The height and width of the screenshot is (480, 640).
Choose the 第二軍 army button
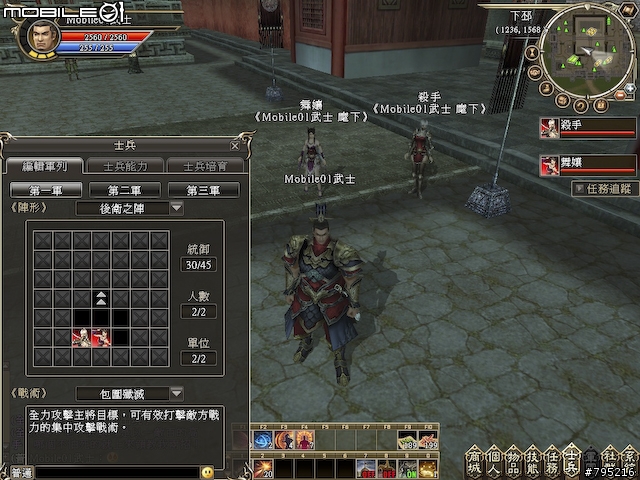pos(124,190)
